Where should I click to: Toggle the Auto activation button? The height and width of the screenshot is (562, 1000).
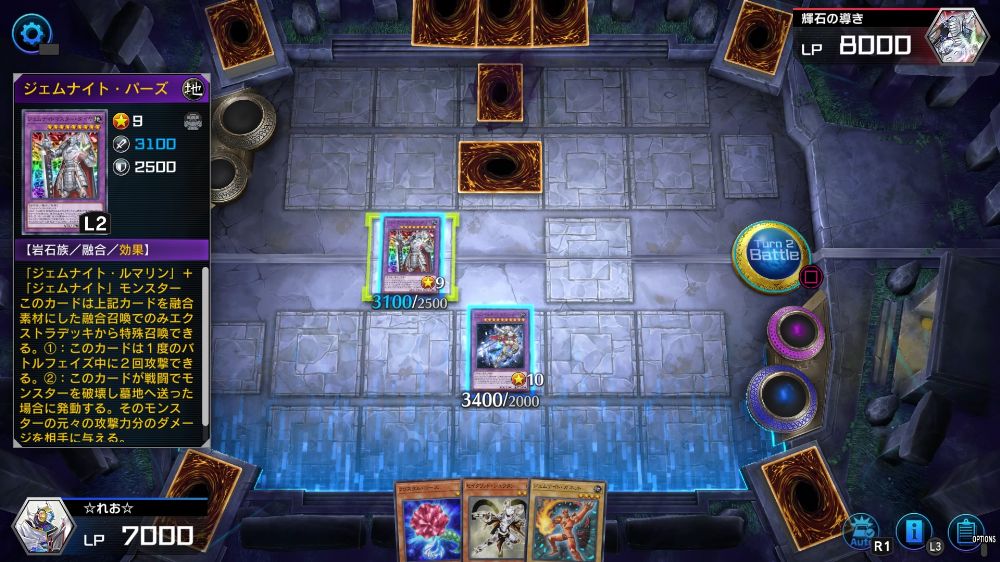tap(857, 530)
